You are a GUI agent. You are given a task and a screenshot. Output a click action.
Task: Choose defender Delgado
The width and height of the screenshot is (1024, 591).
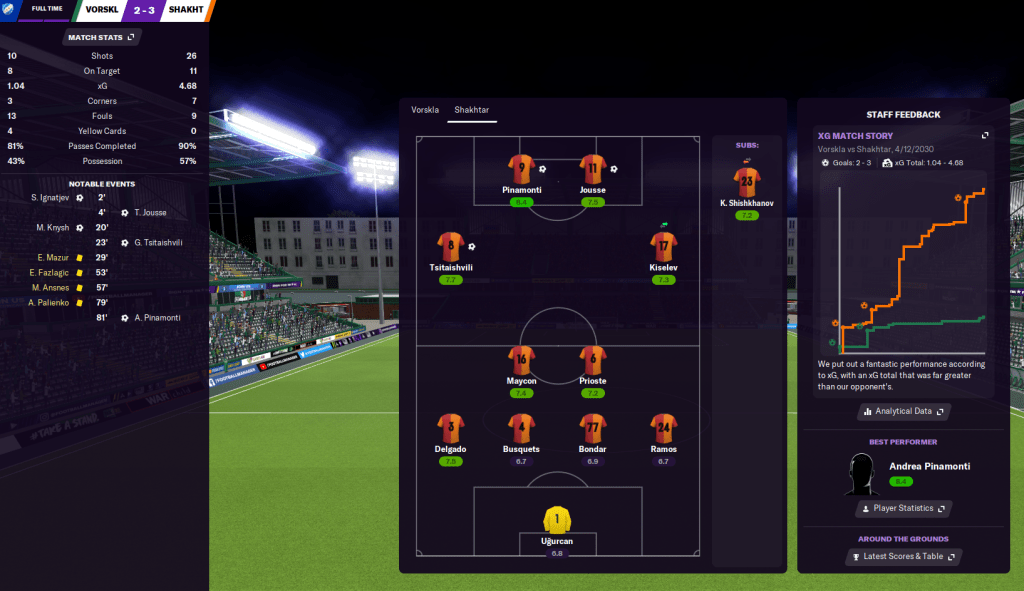point(450,429)
